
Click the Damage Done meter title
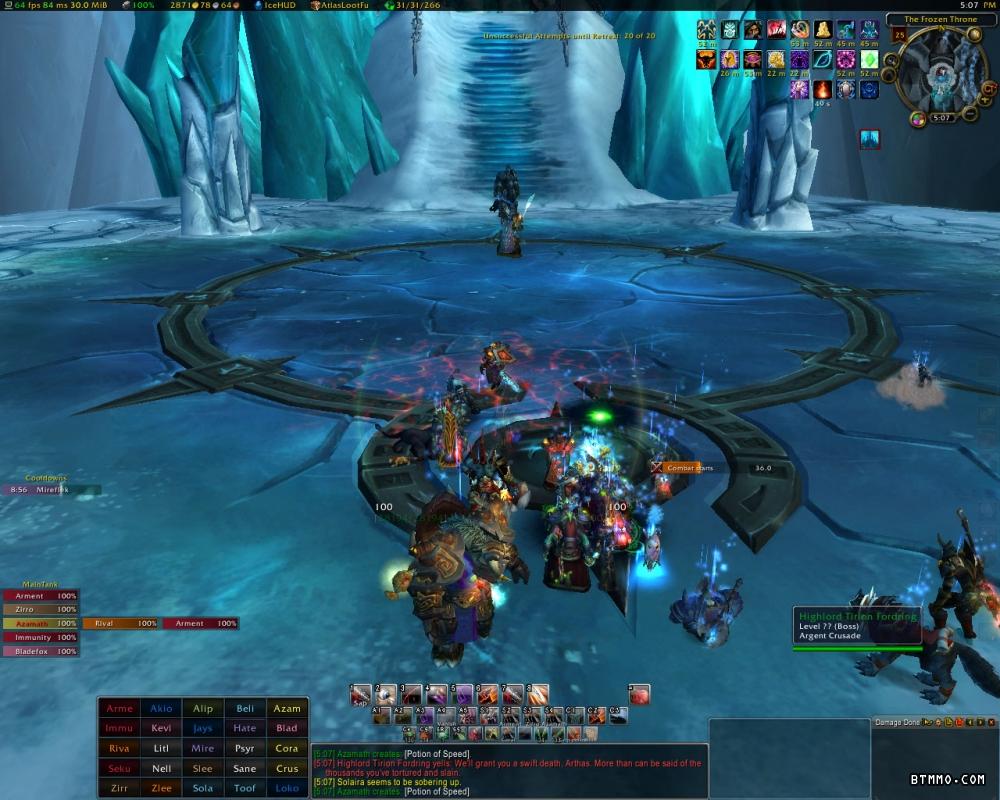click(897, 722)
